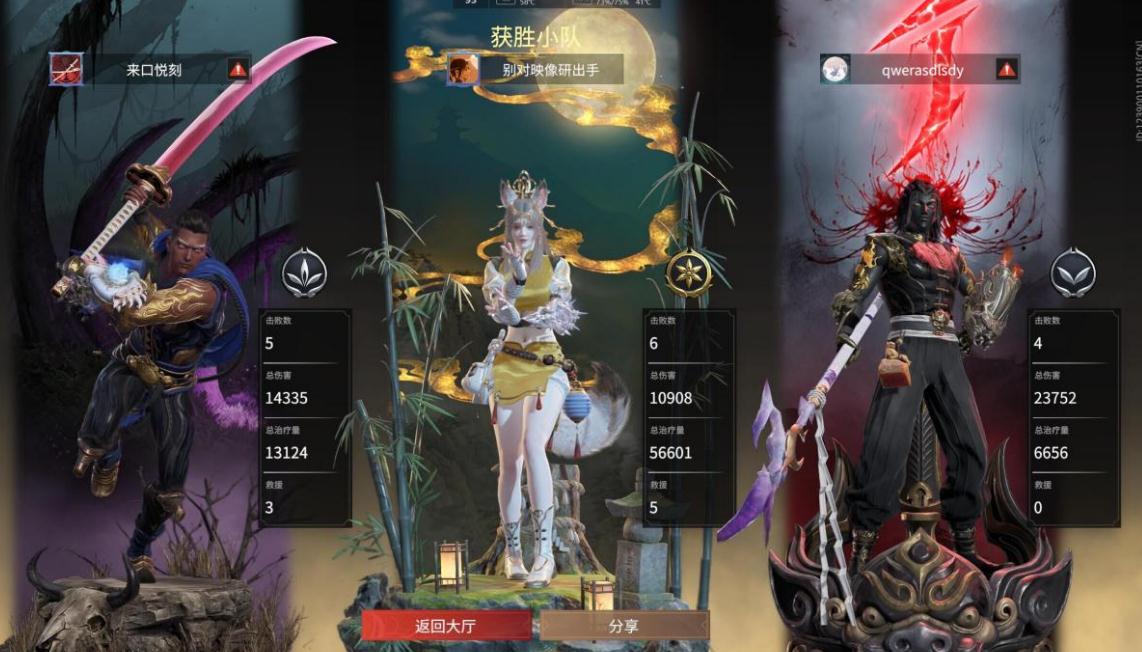Screen dimensions: 1142x652
Task: Click the 分享 share button
Action: coord(624,626)
